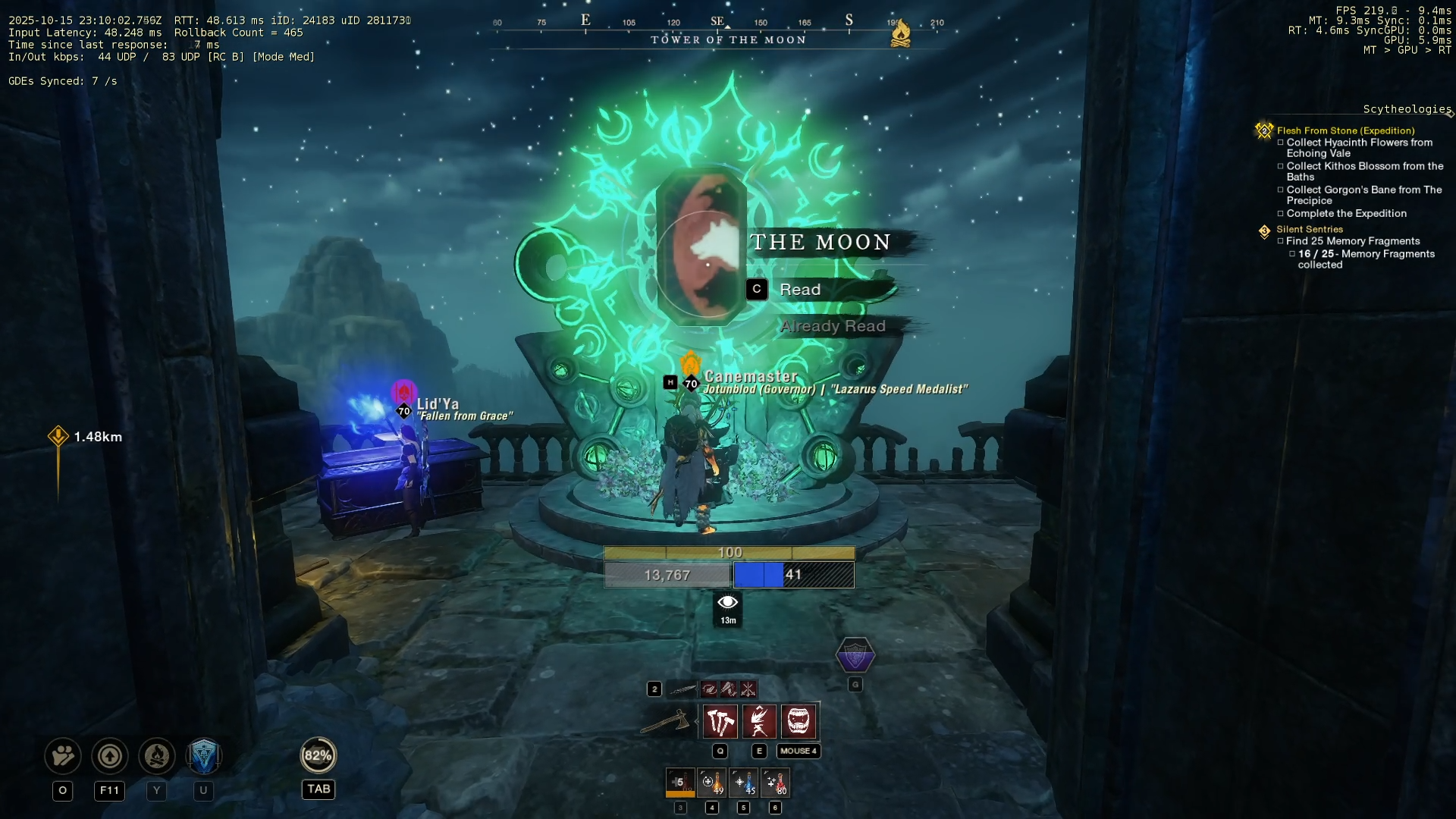Viewport: 1456px width, 819px height.
Task: Select the orange potion slot with 49
Action: [x=712, y=783]
